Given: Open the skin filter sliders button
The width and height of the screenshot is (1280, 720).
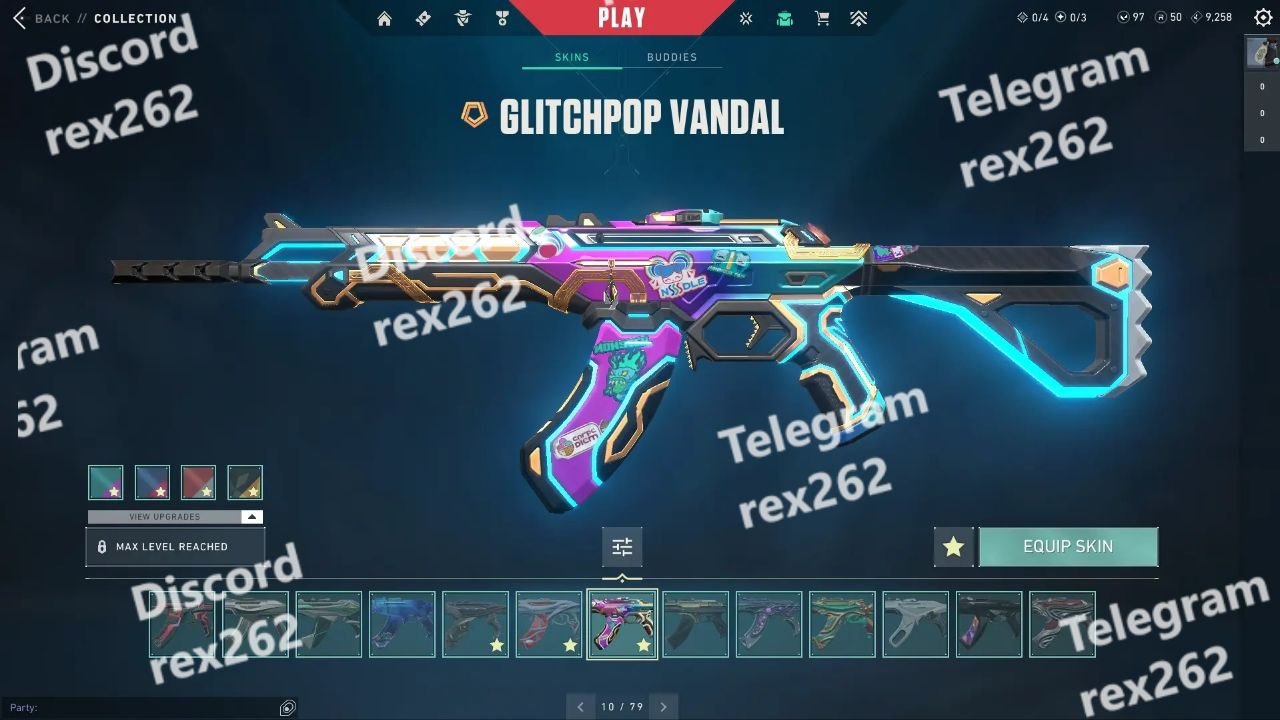Looking at the screenshot, I should (622, 547).
